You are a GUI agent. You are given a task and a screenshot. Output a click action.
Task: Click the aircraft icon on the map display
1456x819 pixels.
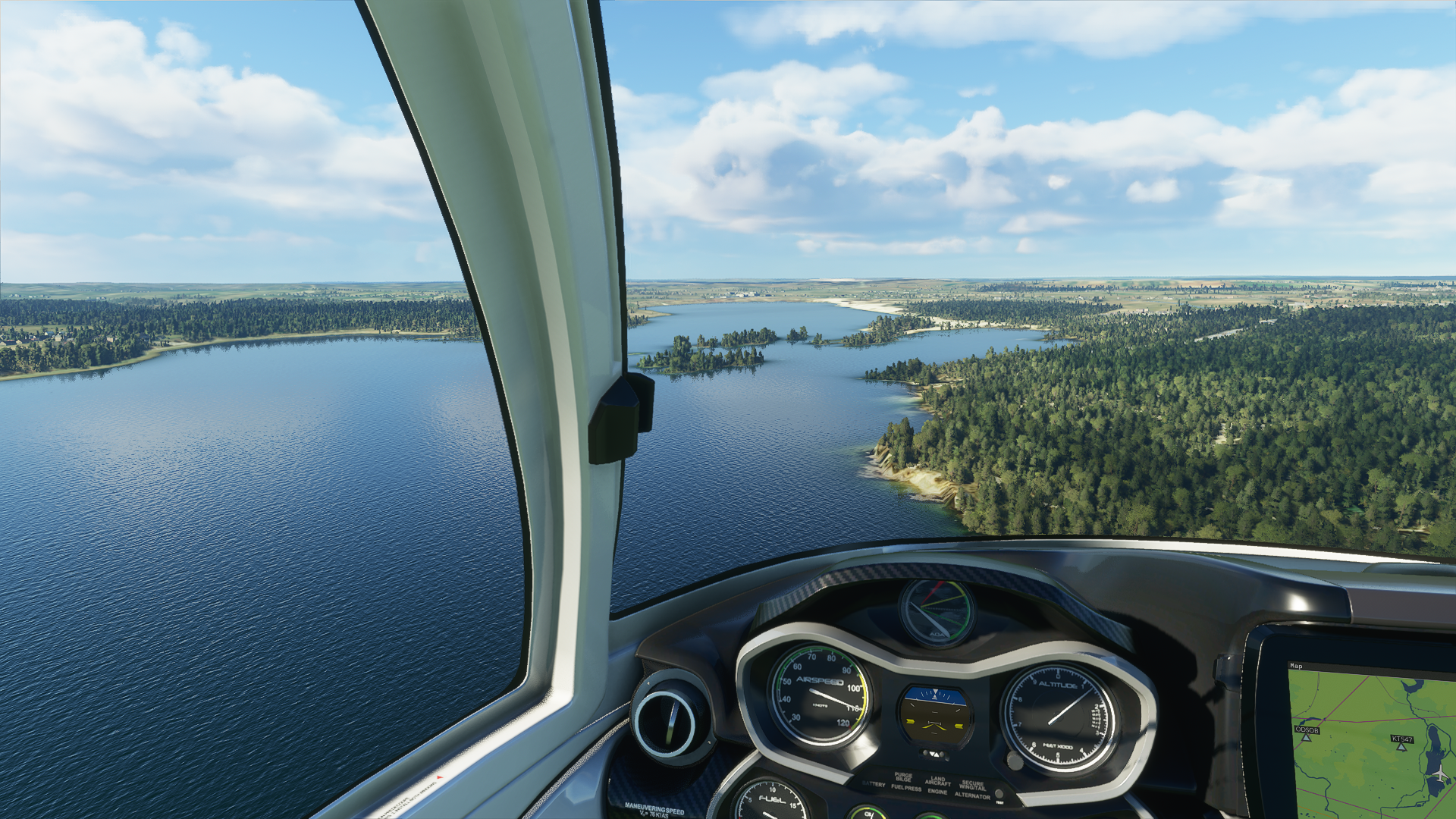1437,773
